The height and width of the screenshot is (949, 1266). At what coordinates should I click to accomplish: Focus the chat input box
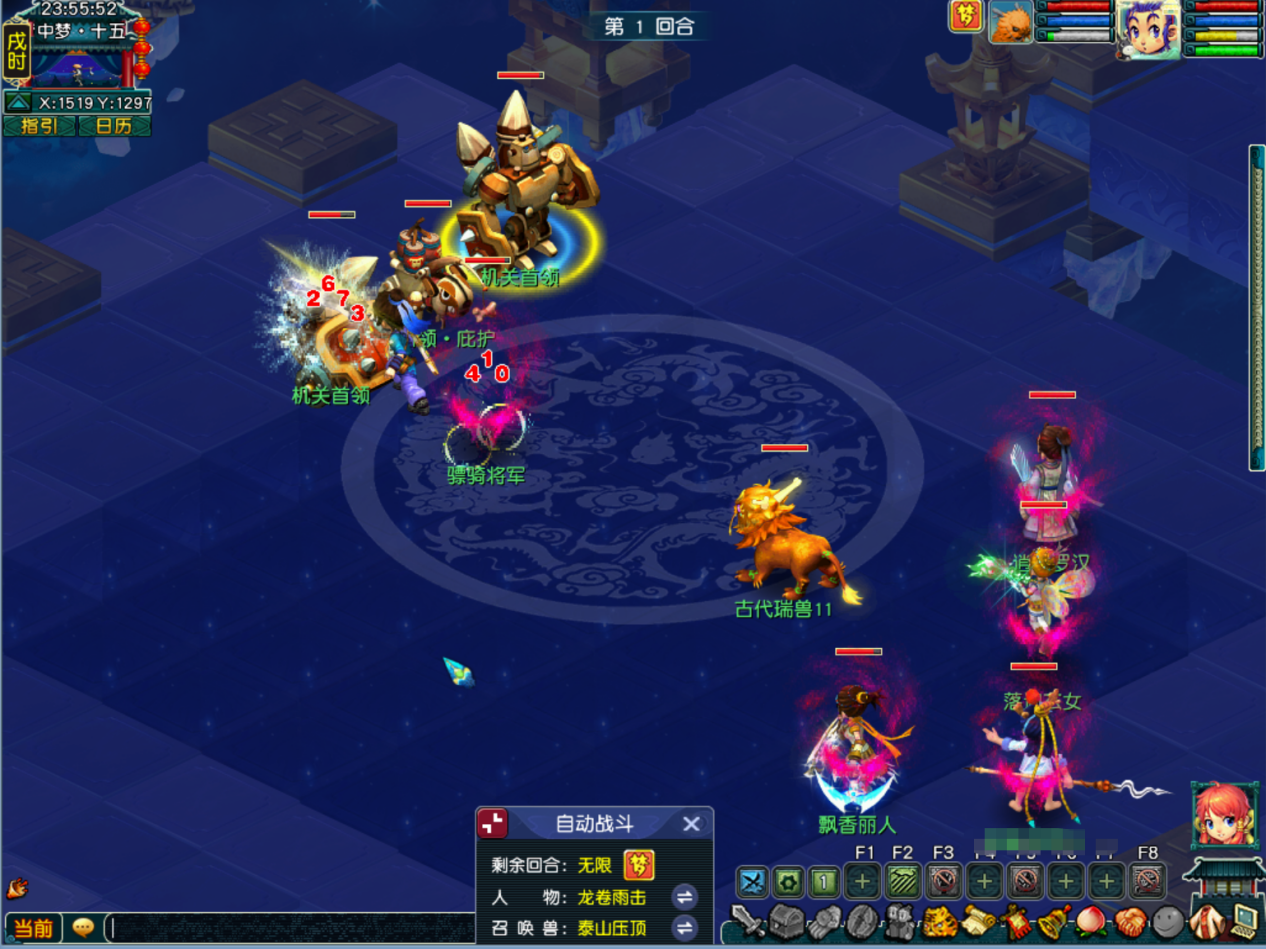pos(290,928)
